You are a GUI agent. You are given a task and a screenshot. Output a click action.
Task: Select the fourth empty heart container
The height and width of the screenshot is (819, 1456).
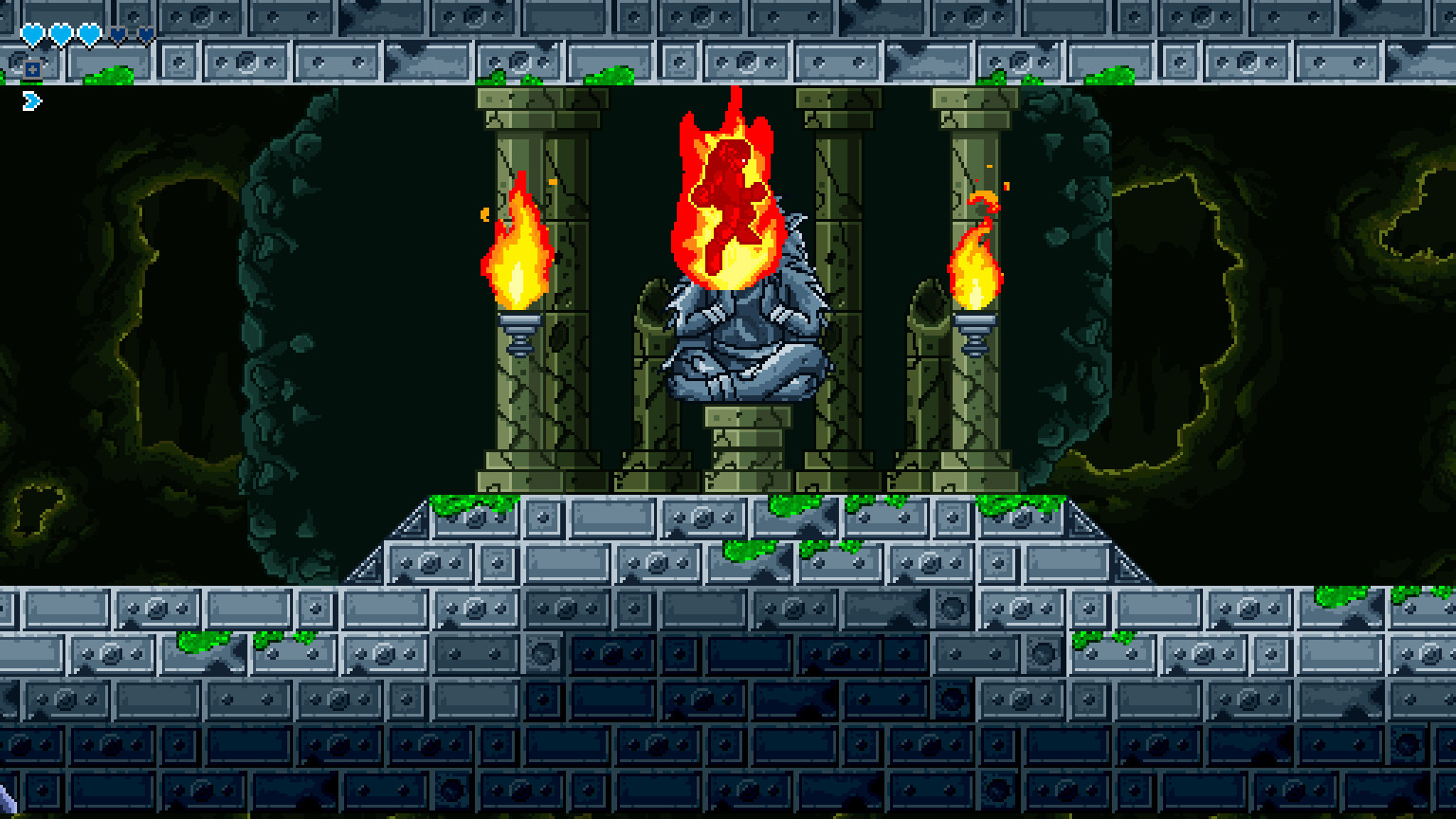coord(118,33)
